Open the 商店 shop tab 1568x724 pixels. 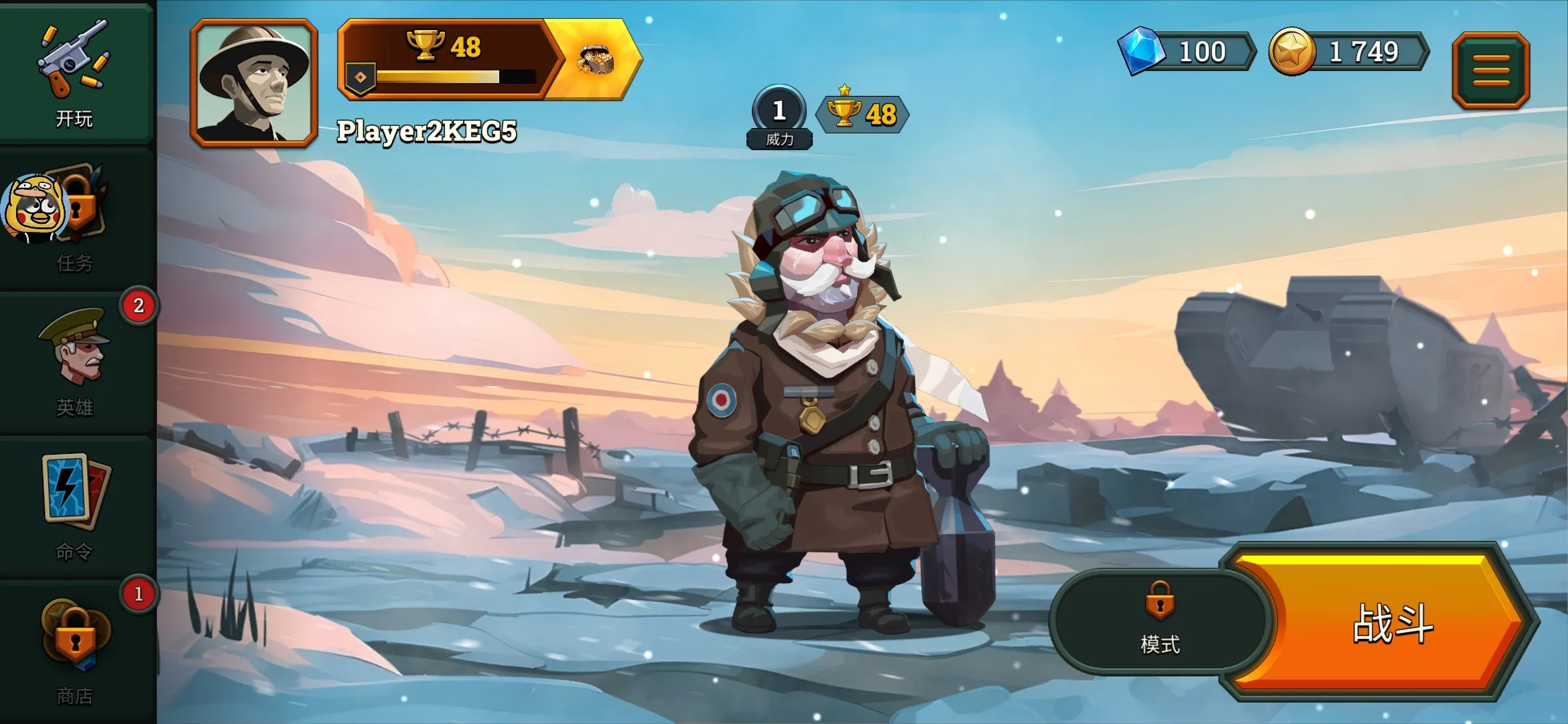tap(75, 650)
